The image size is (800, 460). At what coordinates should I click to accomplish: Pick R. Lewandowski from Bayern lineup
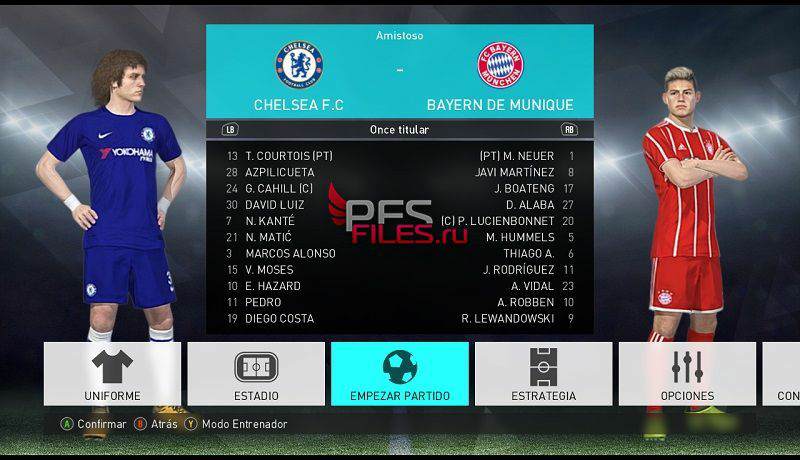(507, 319)
